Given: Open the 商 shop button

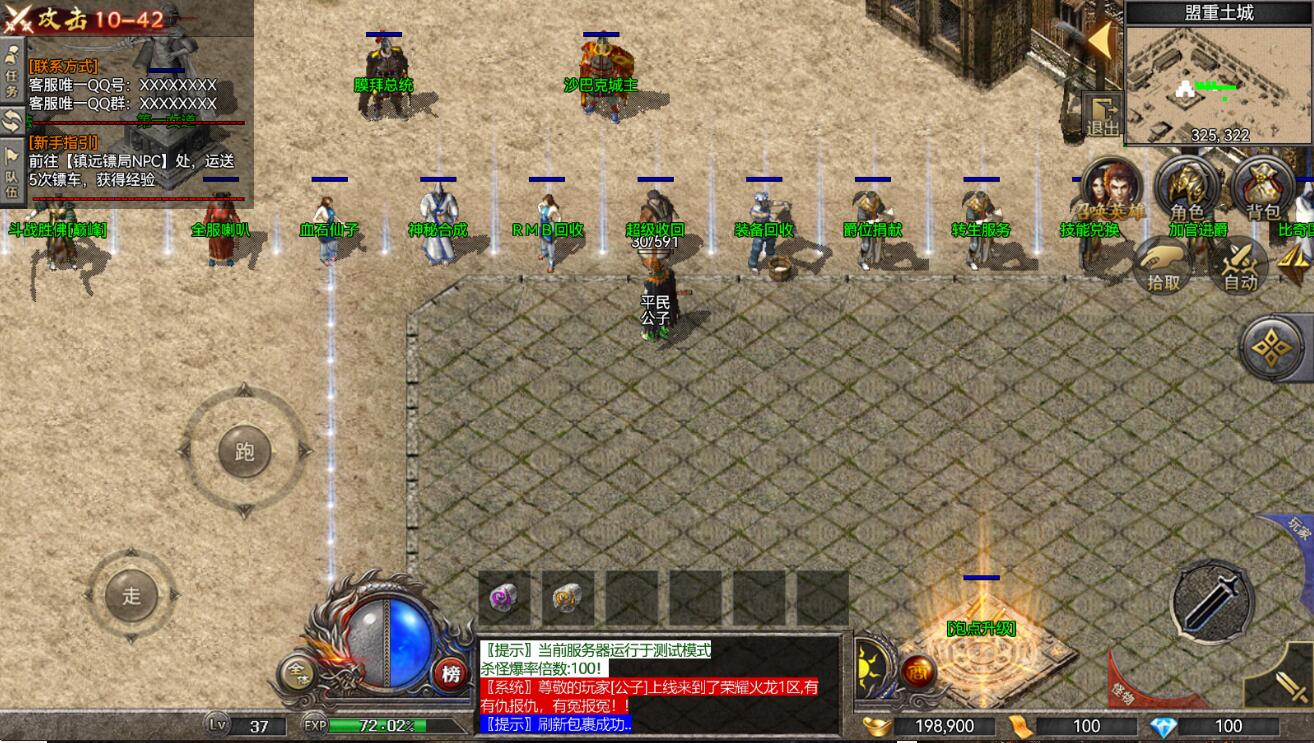Looking at the screenshot, I should [x=917, y=673].
